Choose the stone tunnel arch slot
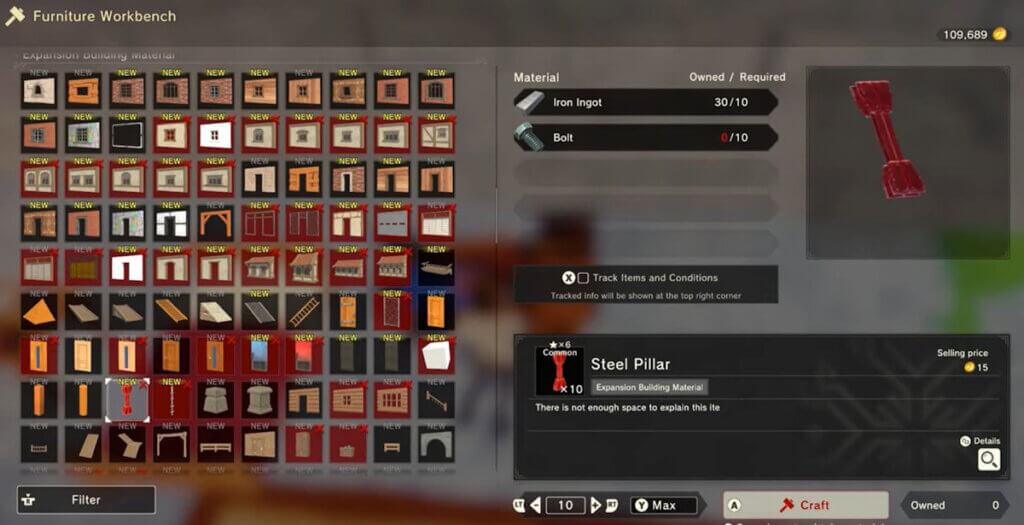The image size is (1024, 525). [436, 444]
